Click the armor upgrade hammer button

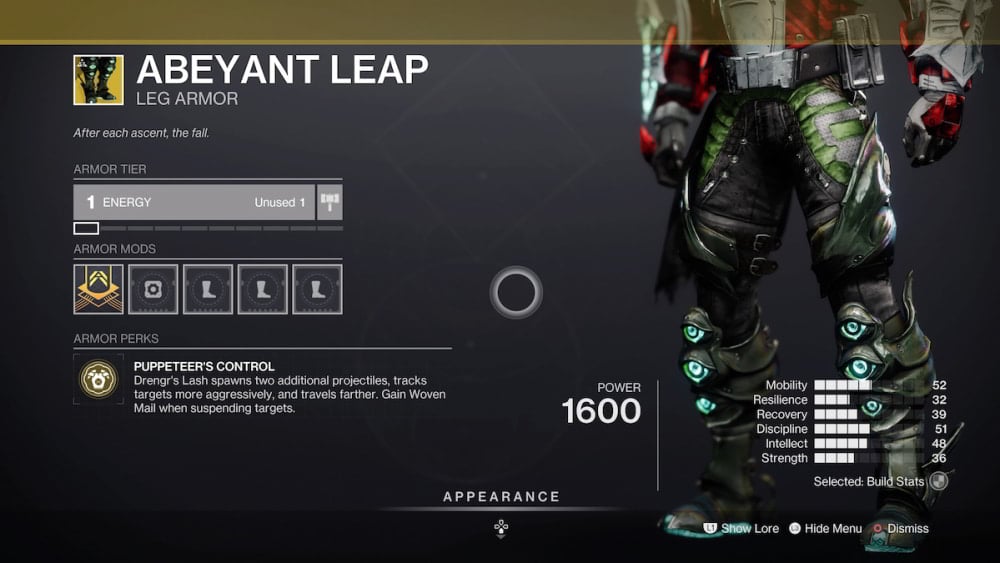tap(330, 202)
